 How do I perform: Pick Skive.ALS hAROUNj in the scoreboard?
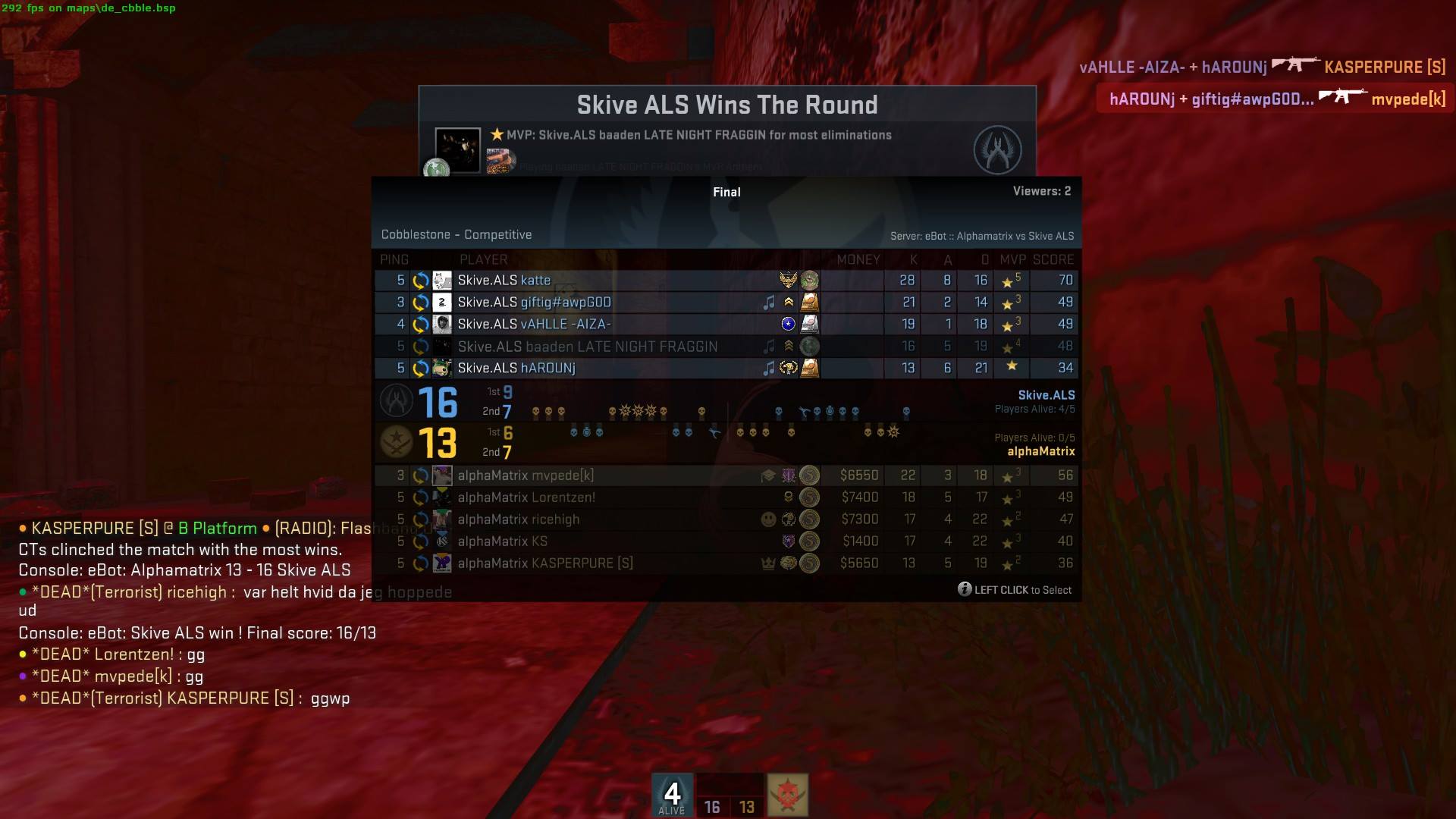coord(607,369)
